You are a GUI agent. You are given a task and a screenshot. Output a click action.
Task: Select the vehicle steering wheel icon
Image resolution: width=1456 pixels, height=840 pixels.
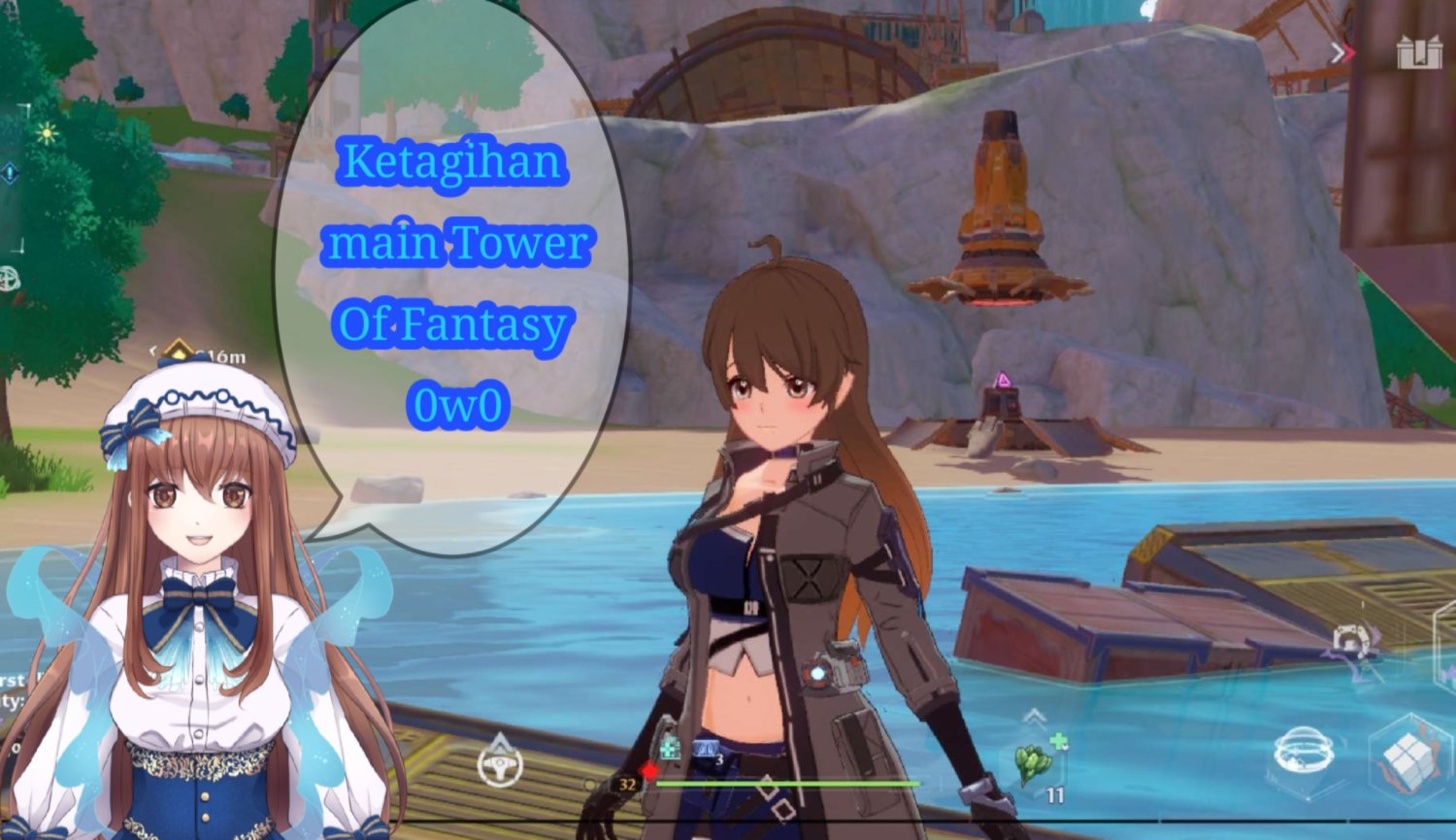click(x=502, y=770)
